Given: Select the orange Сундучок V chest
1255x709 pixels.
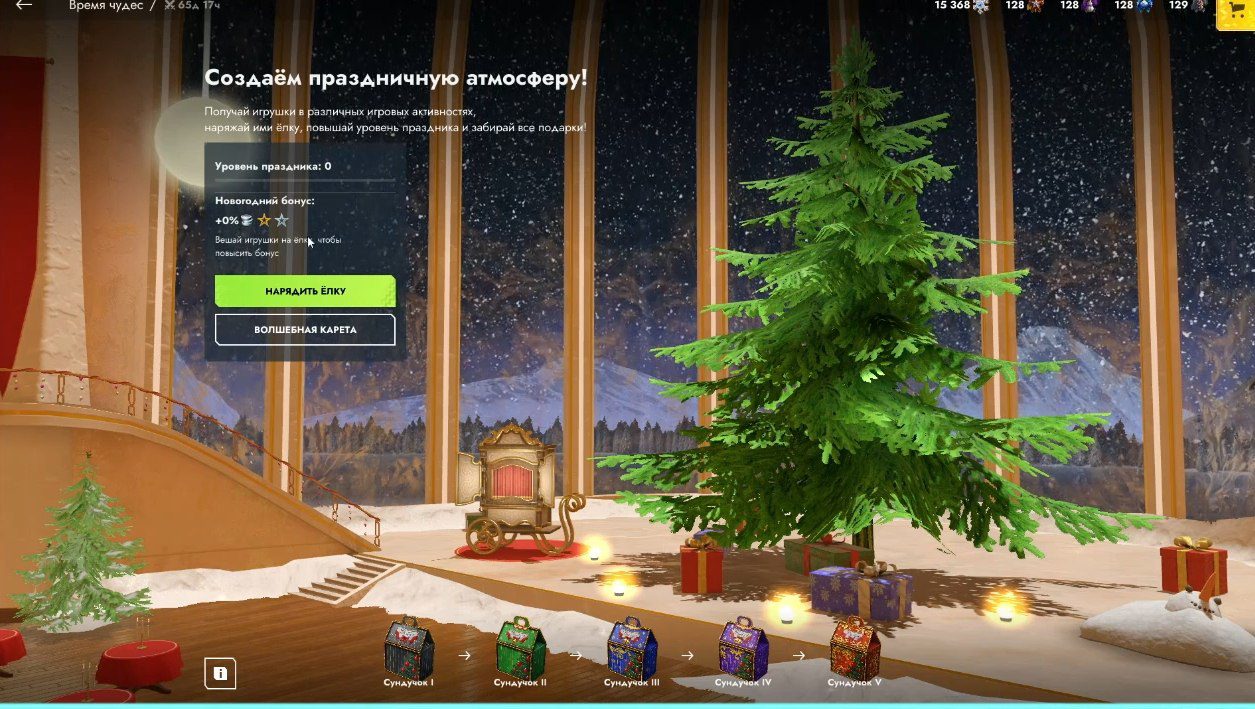Looking at the screenshot, I should point(854,648).
